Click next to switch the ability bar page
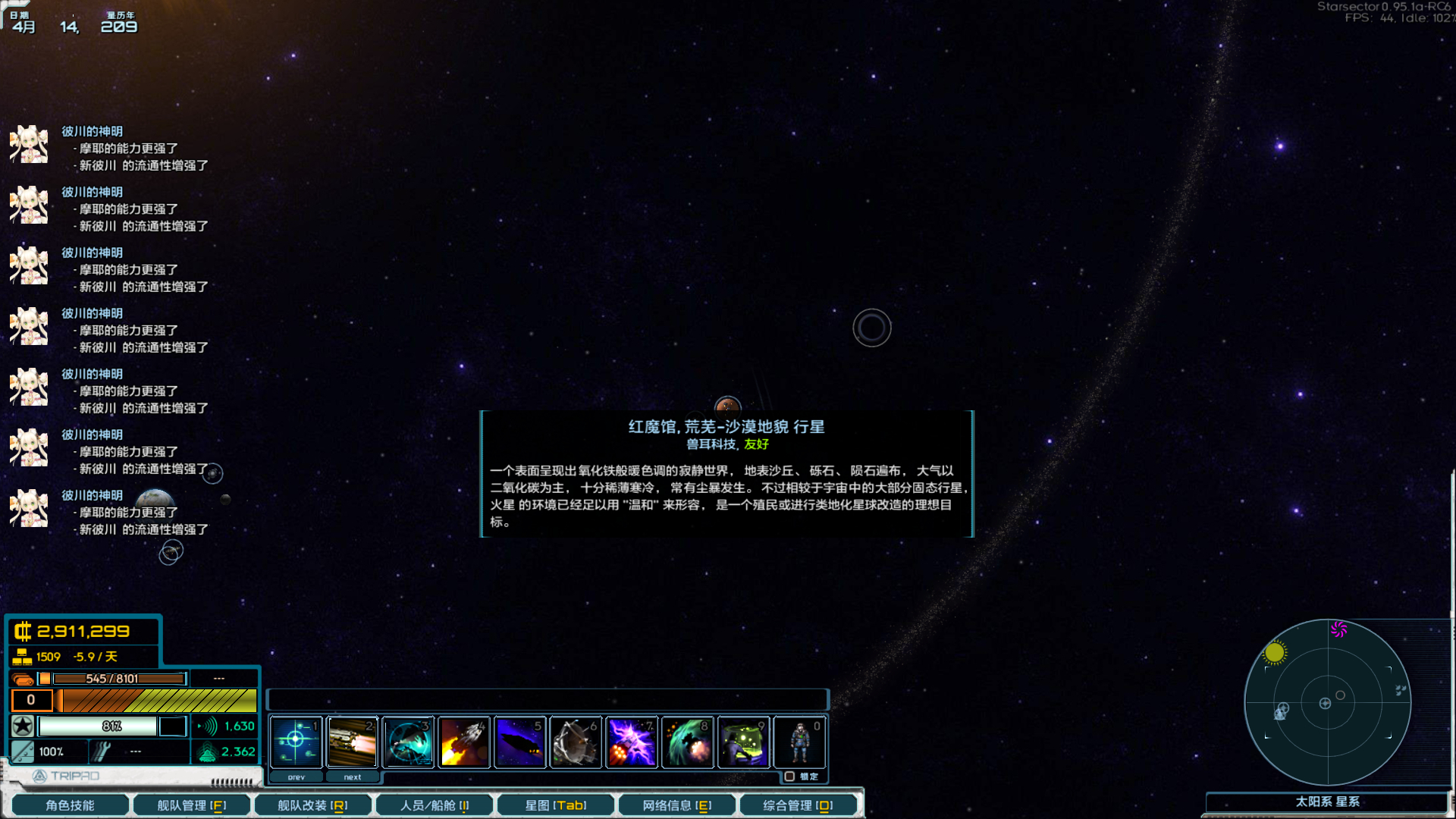This screenshot has width=1456, height=819. tap(353, 777)
